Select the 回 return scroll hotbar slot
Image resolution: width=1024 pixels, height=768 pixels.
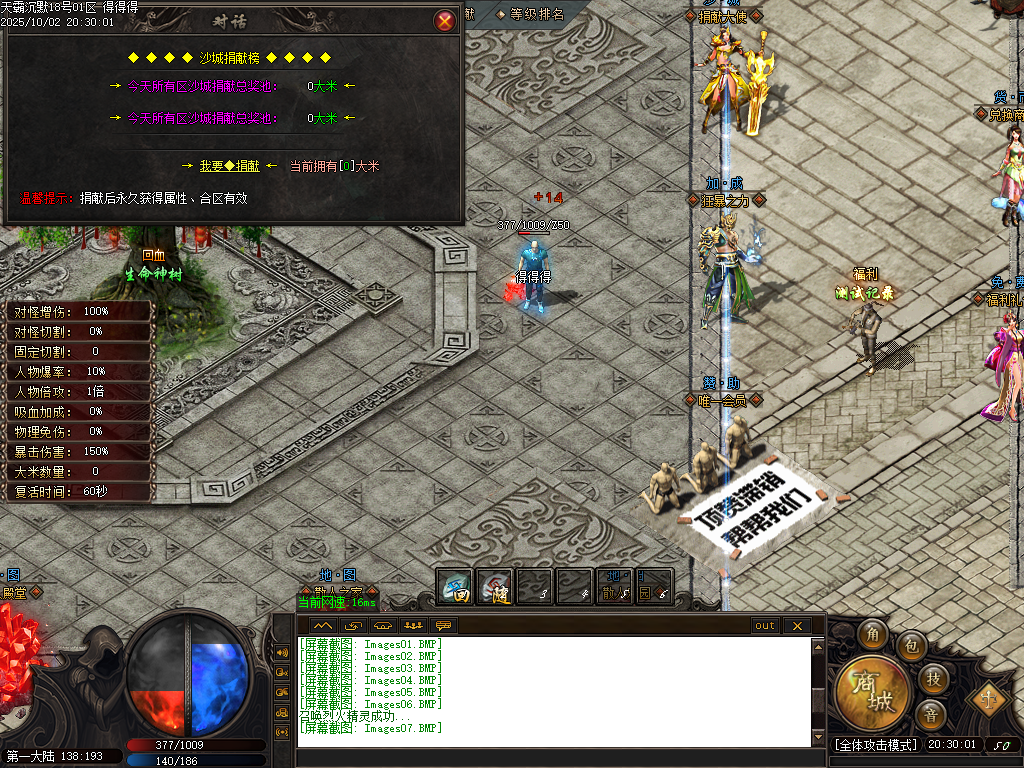456,587
